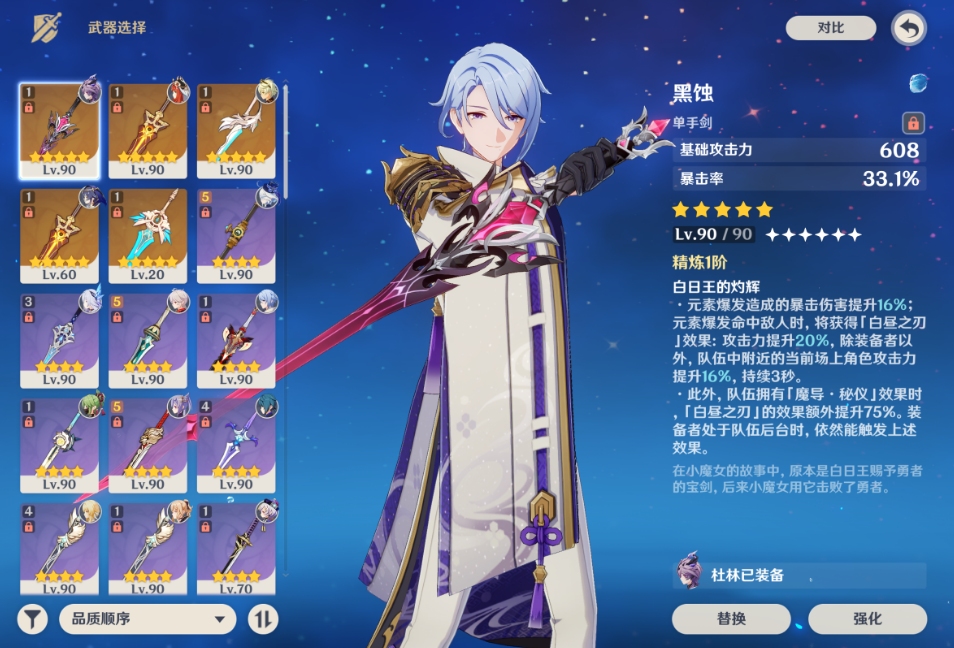Click the weapon list scrollbar
954x648 pixels.
point(285,140)
